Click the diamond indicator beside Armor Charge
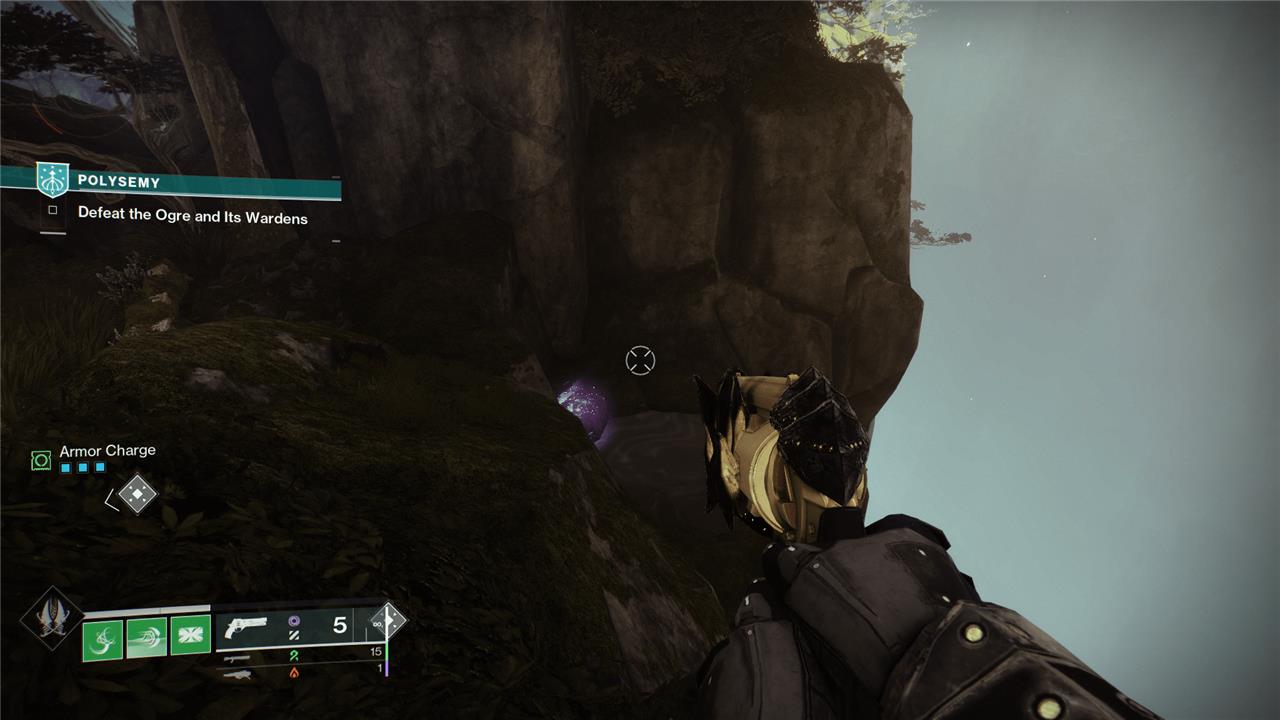This screenshot has height=720, width=1280. click(137, 493)
